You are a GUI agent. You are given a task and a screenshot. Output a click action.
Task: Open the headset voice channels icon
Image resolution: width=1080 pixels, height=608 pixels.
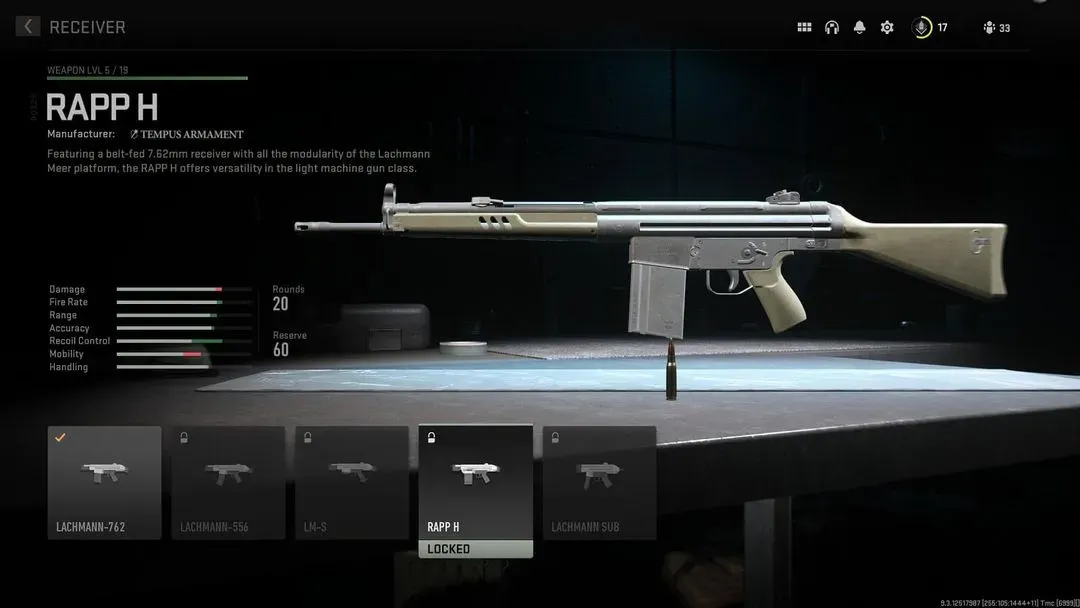coord(832,28)
